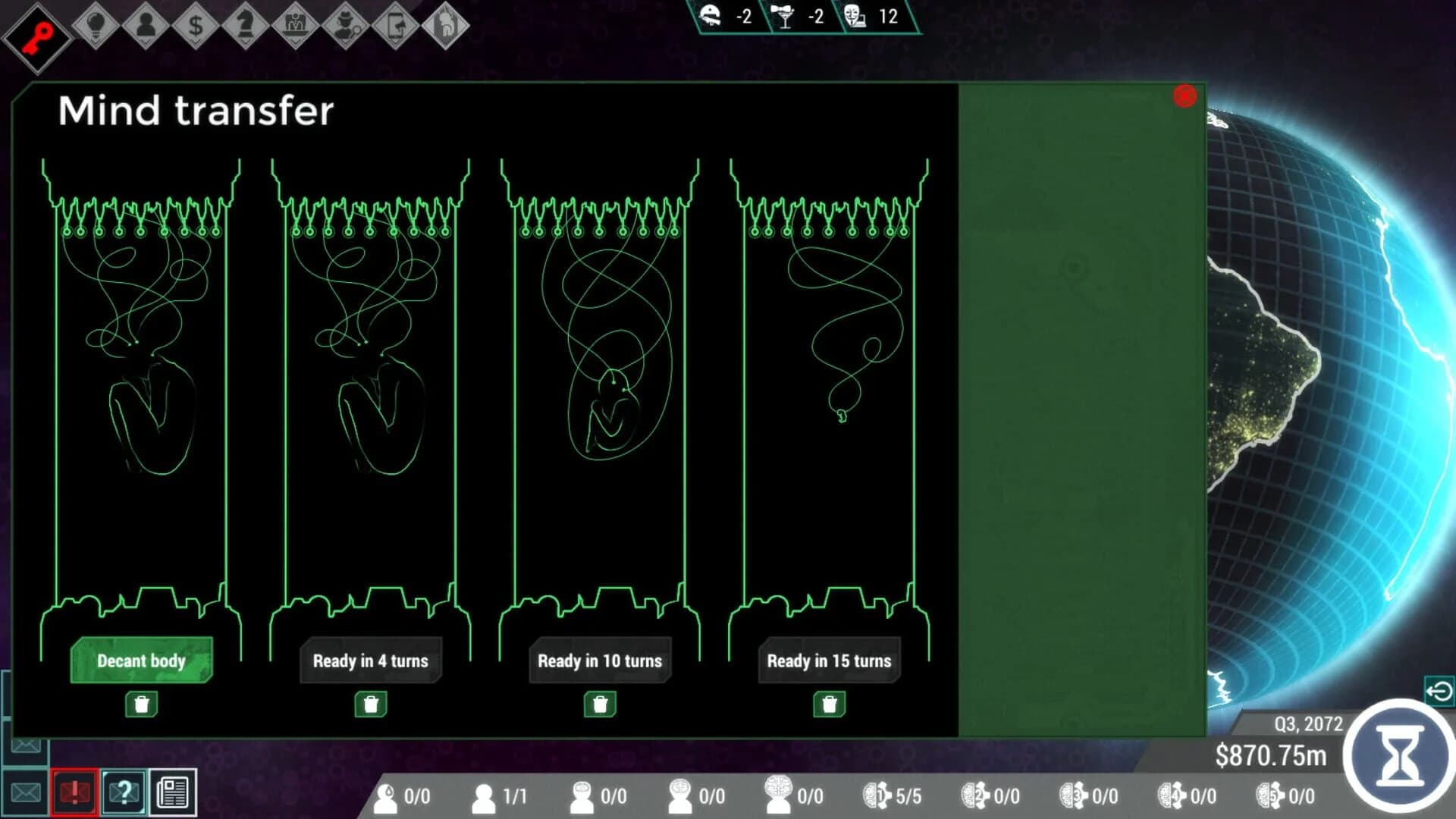Click the Ready in 4 turns label
Image resolution: width=1456 pixels, height=819 pixels.
pos(371,661)
